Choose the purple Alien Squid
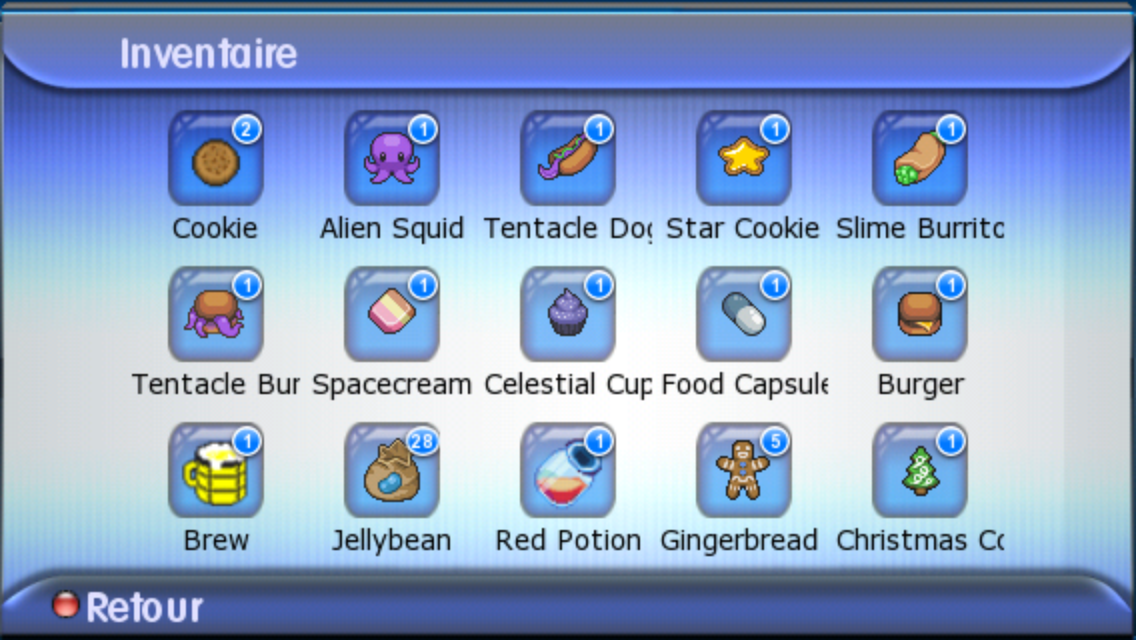1136x640 pixels. (391, 160)
